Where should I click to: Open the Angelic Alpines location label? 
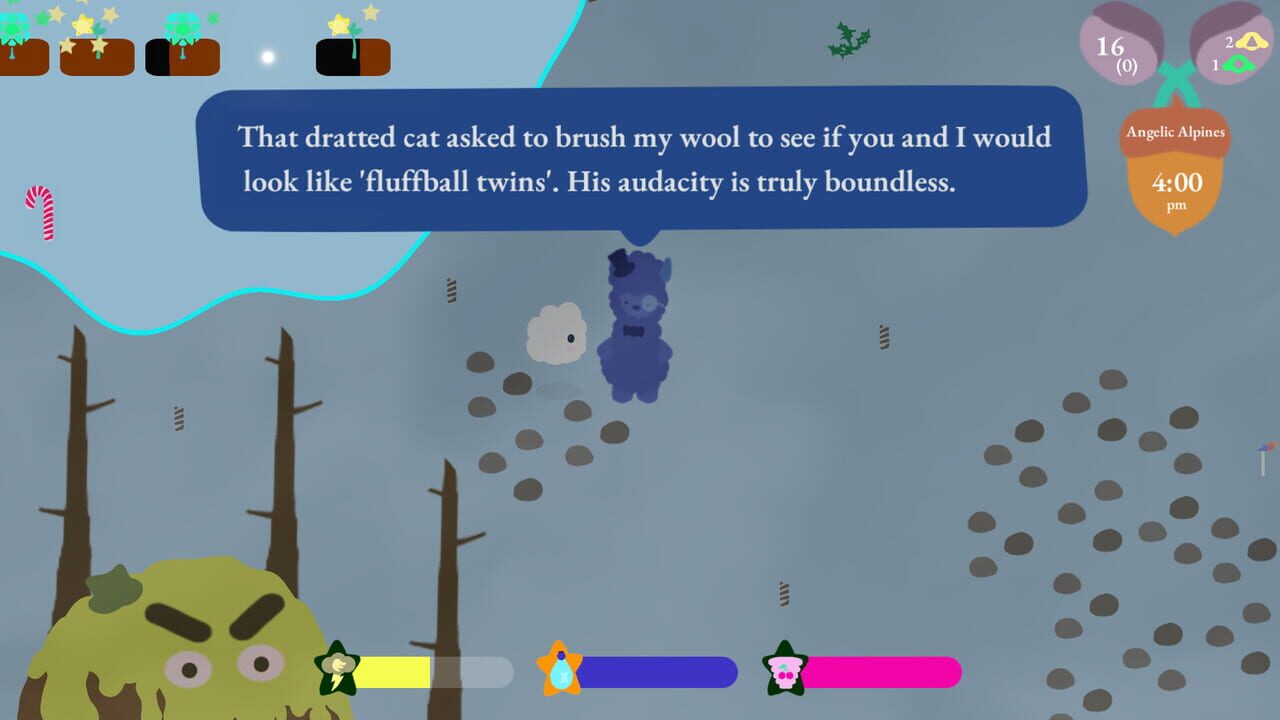(1175, 131)
